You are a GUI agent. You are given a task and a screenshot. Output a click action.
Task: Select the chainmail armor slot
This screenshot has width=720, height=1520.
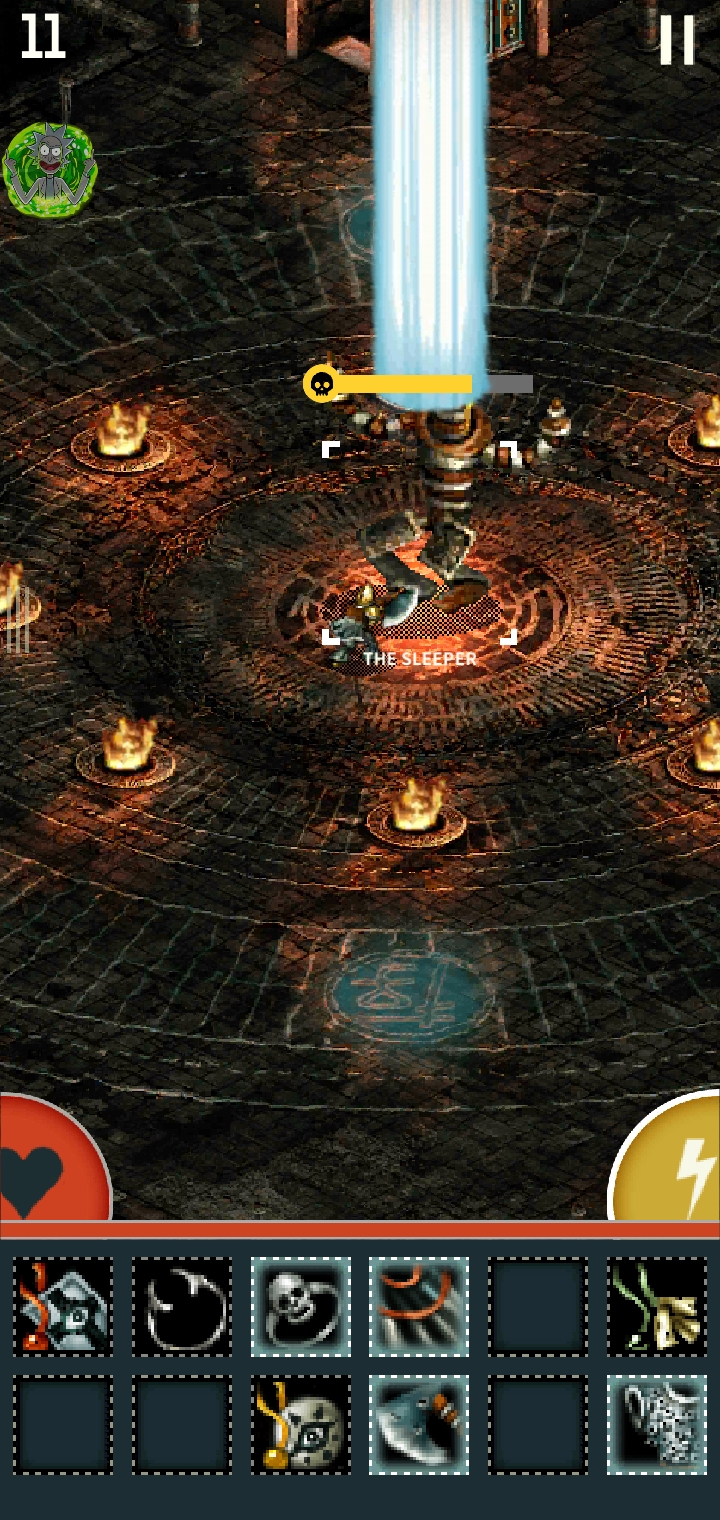(x=657, y=1425)
